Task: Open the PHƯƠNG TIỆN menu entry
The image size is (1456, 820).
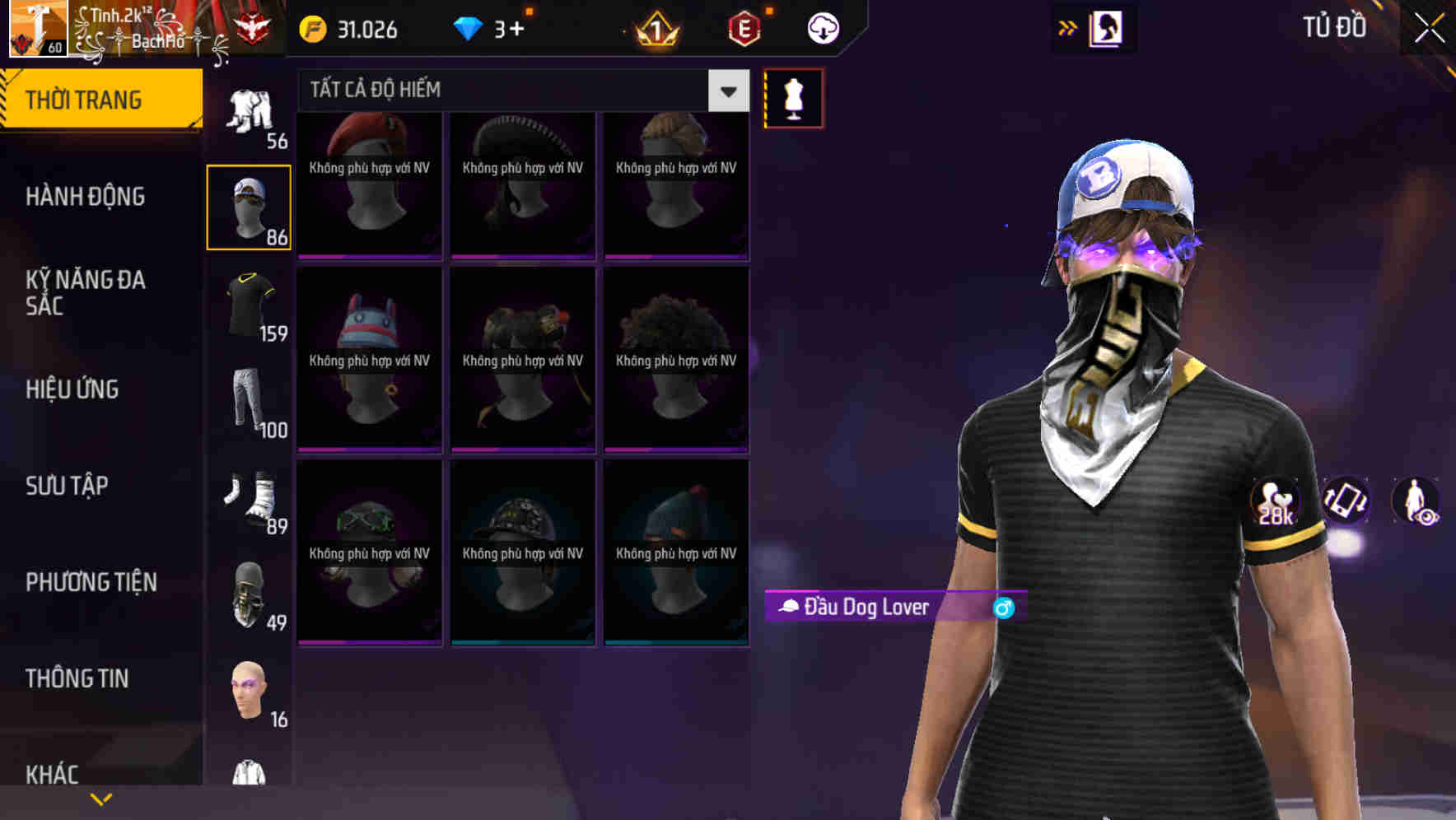Action: coord(91,582)
